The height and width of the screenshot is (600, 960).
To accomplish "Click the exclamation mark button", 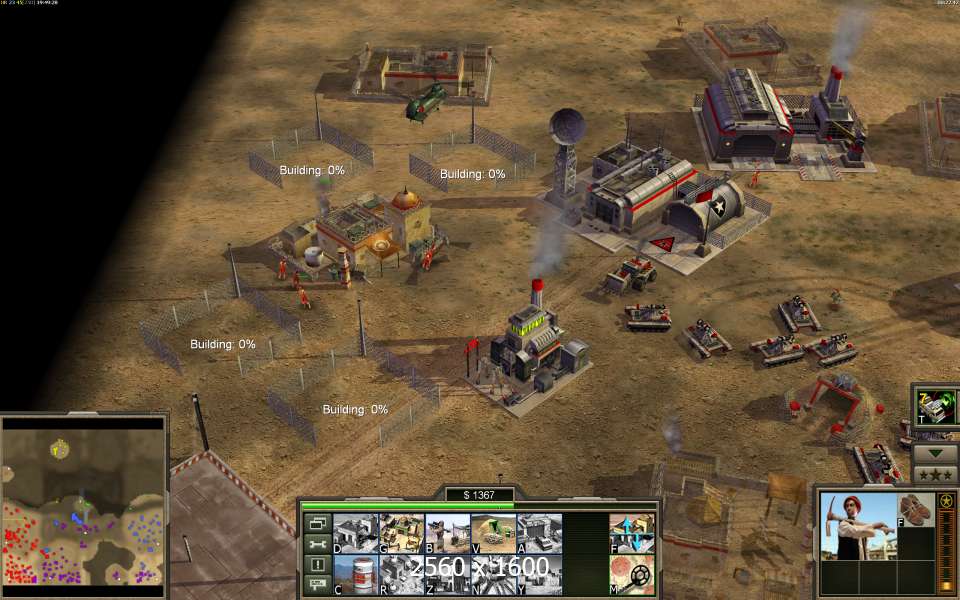I will coord(318,565).
